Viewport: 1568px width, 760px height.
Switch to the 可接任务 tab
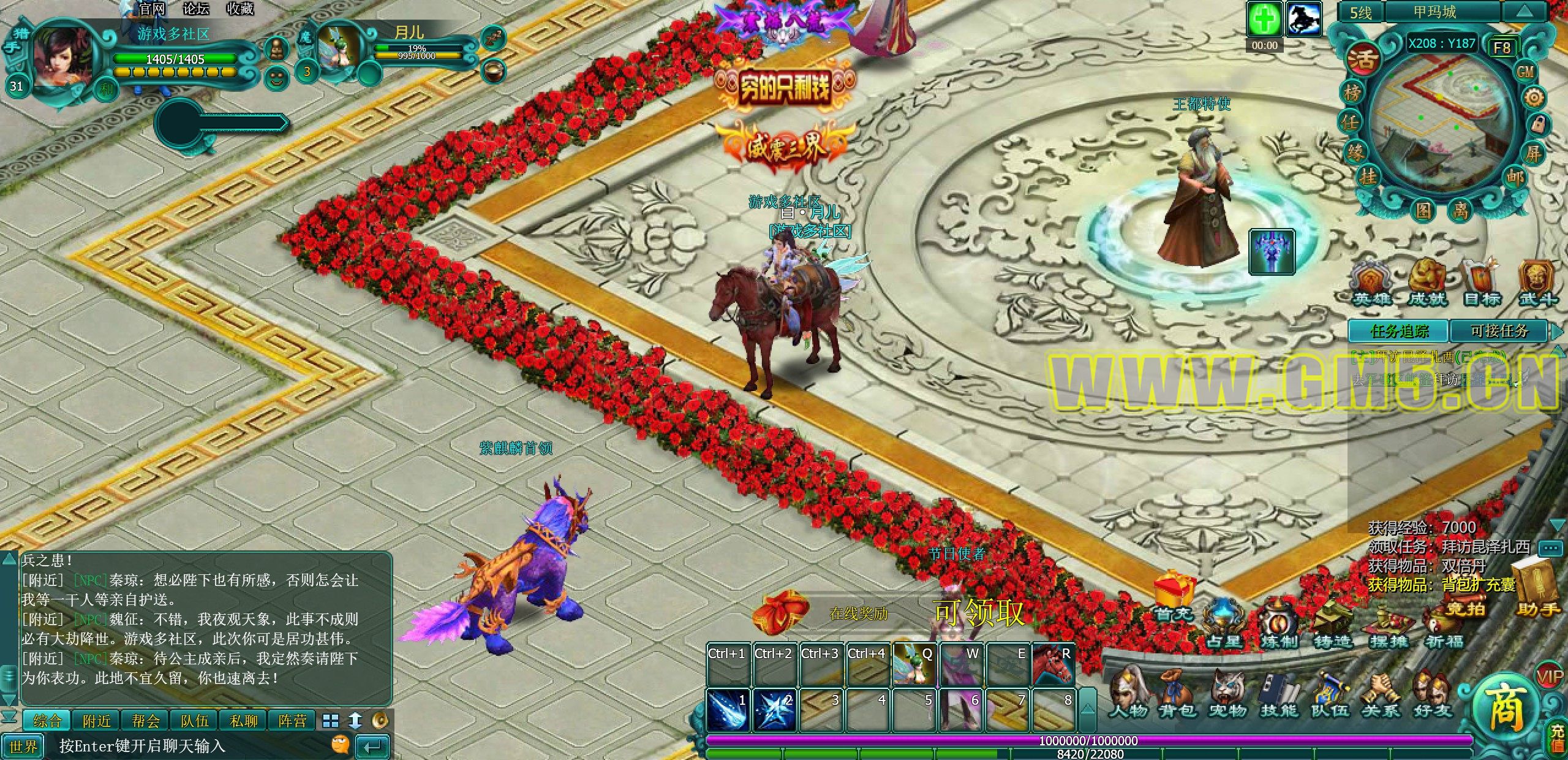[x=1499, y=332]
